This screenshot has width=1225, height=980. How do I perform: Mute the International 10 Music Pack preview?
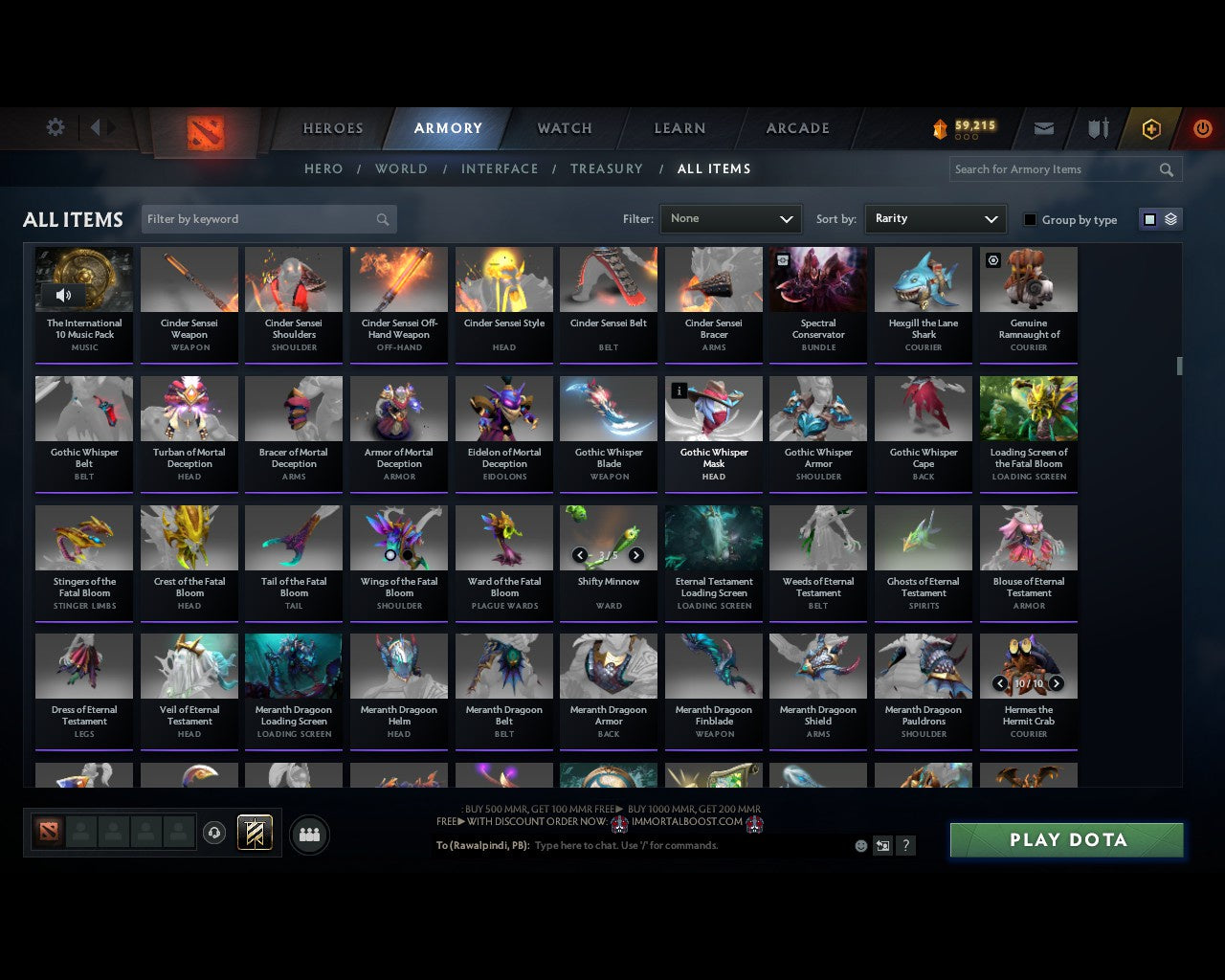(63, 295)
